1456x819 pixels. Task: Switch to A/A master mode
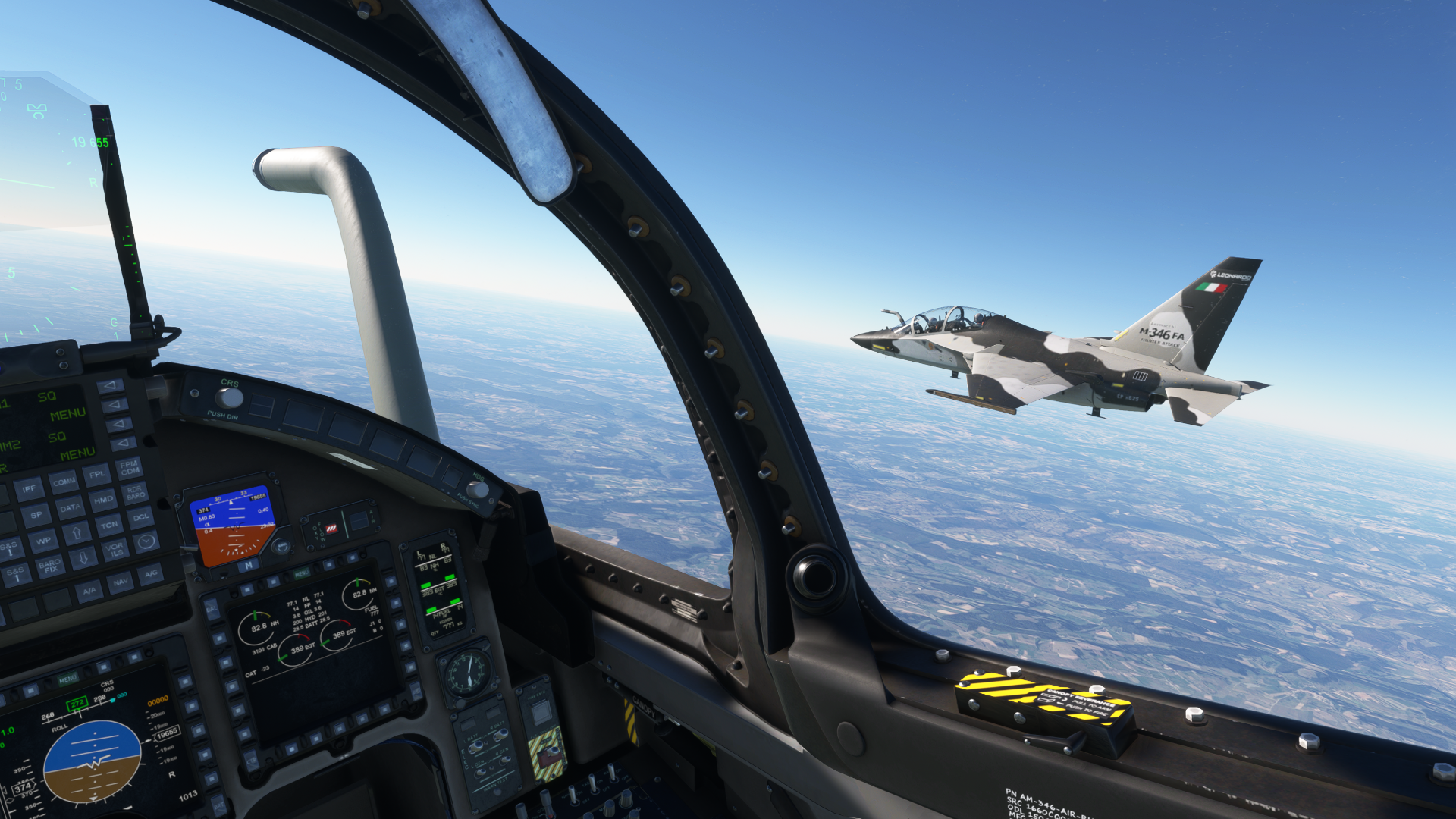pos(89,591)
